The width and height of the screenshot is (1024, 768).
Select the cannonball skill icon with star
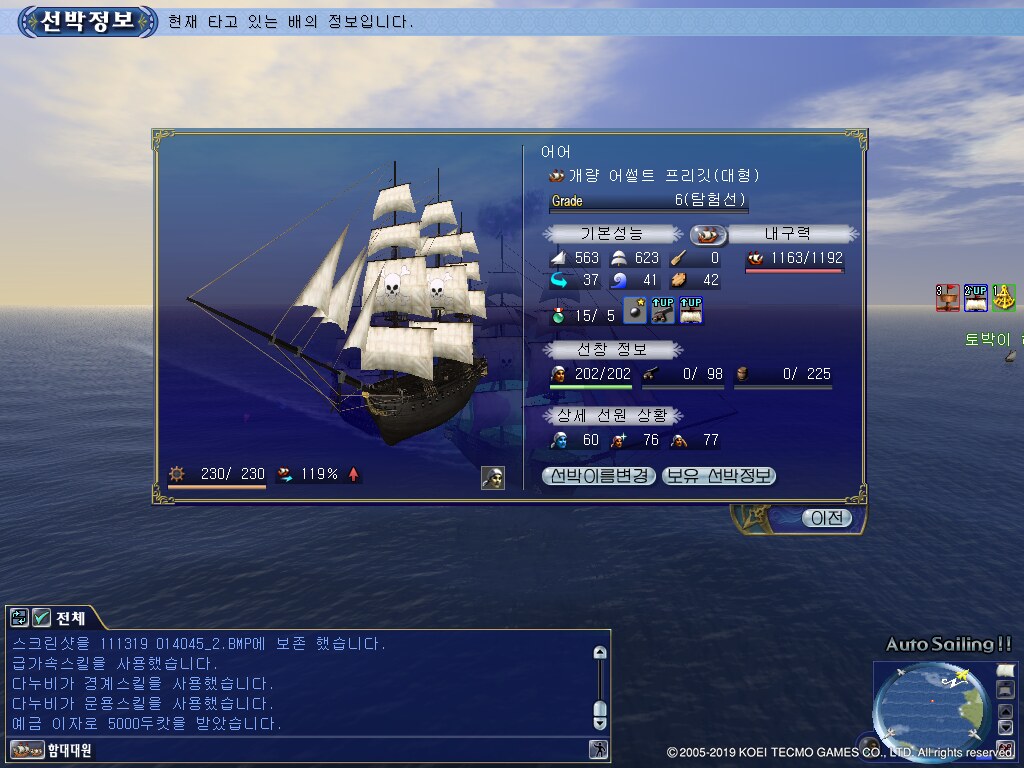point(635,311)
